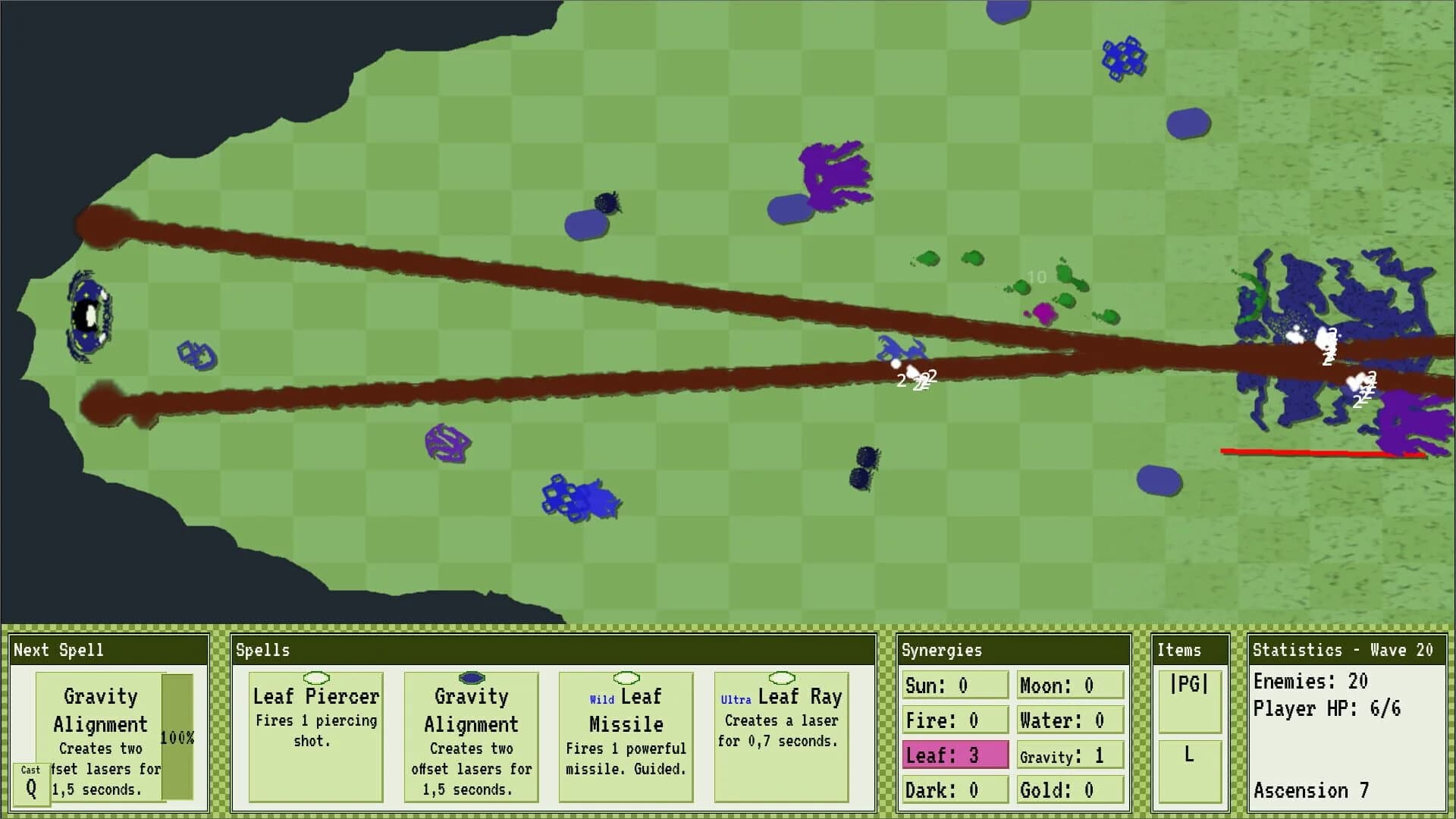Toggle the highlighted Leaf: 3 synergy
1456x819 pixels.
click(x=954, y=755)
